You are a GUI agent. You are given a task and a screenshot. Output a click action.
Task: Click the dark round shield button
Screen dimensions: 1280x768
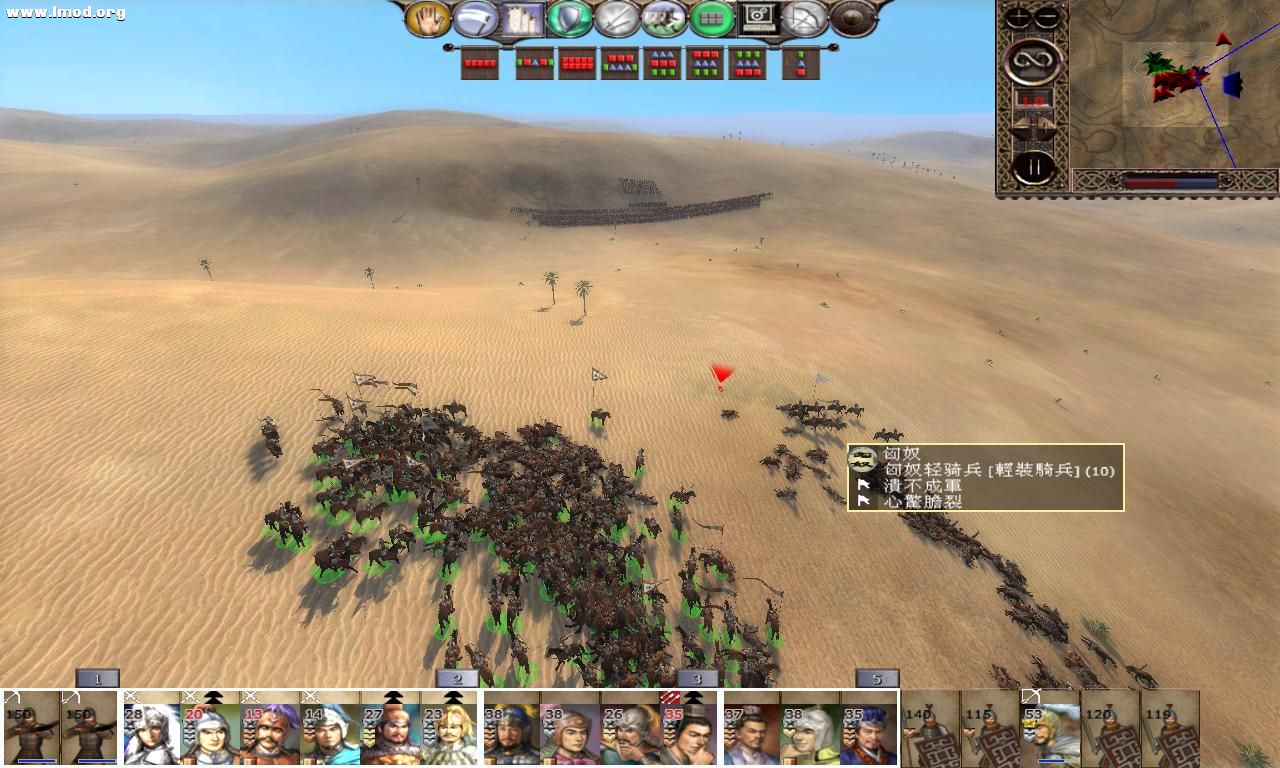click(853, 18)
